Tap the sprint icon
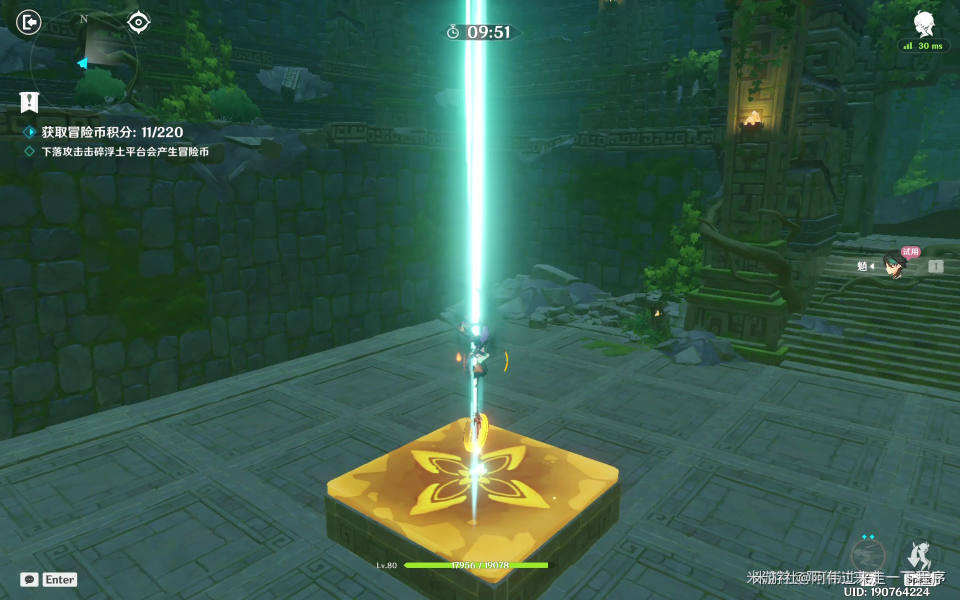 point(920,558)
